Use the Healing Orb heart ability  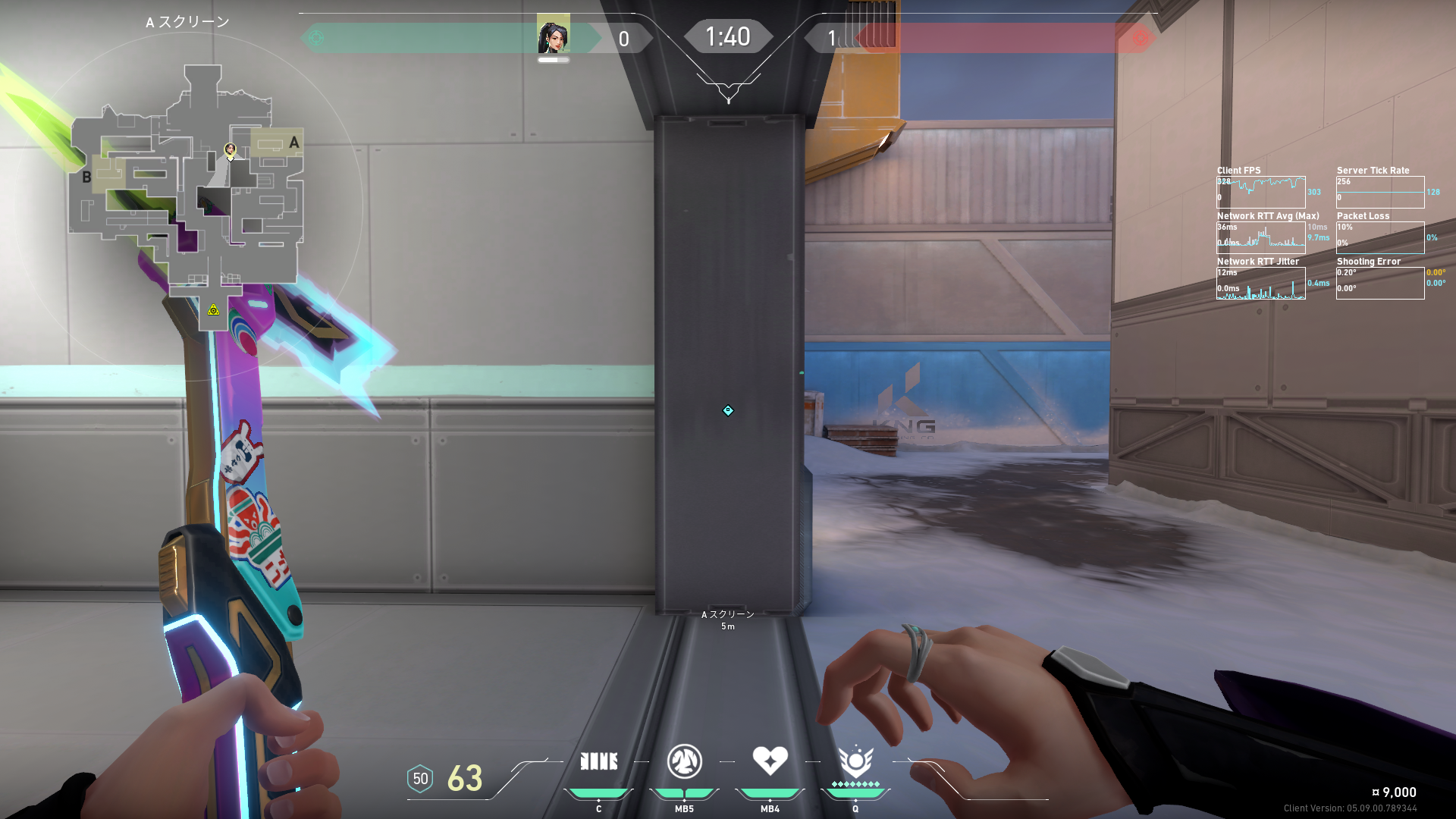pyautogui.click(x=770, y=760)
